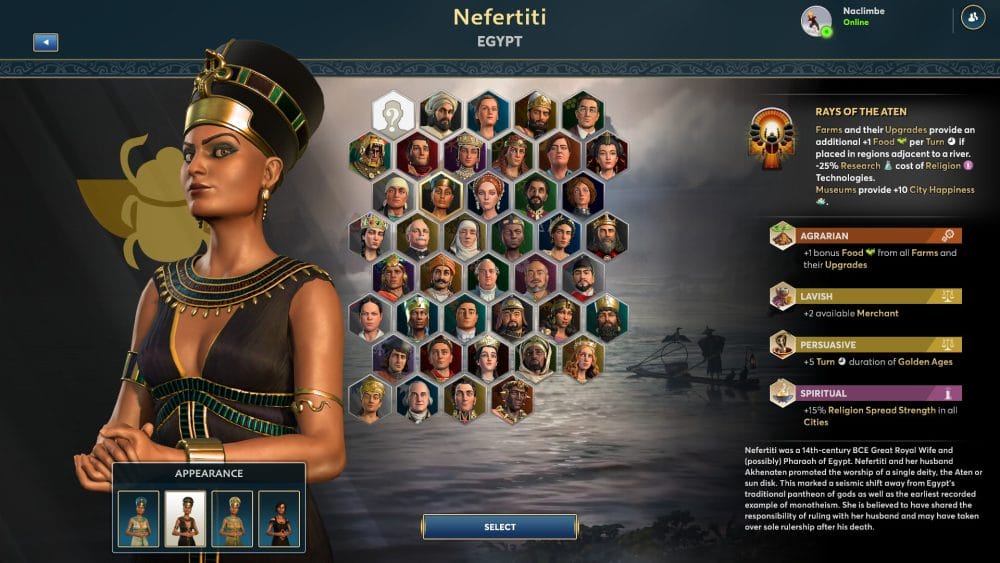Screen dimensions: 1000x563
Task: Click the Agrarian trait row
Action: coord(865,236)
